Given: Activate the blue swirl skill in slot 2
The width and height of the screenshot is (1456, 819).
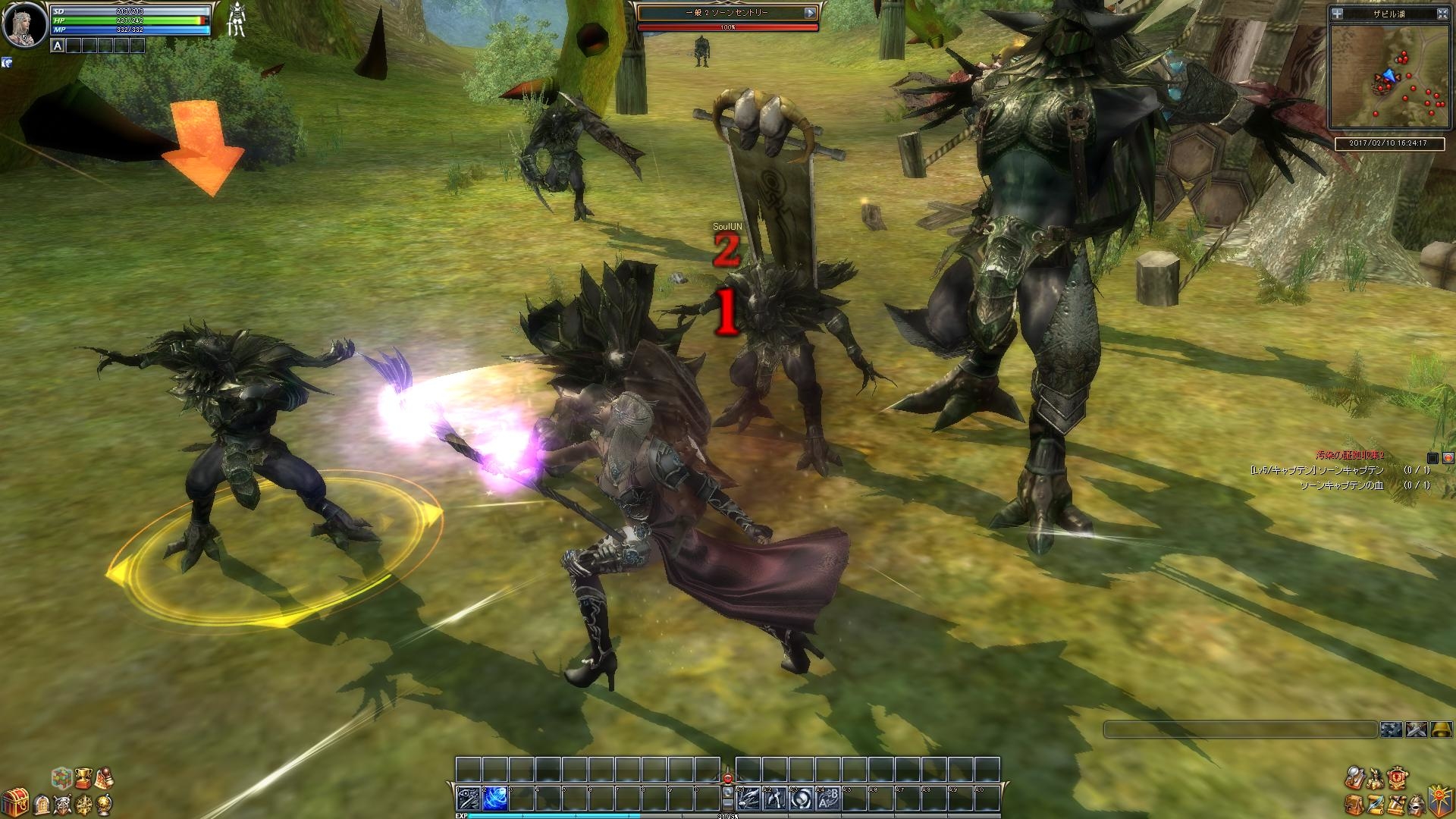Looking at the screenshot, I should [494, 799].
